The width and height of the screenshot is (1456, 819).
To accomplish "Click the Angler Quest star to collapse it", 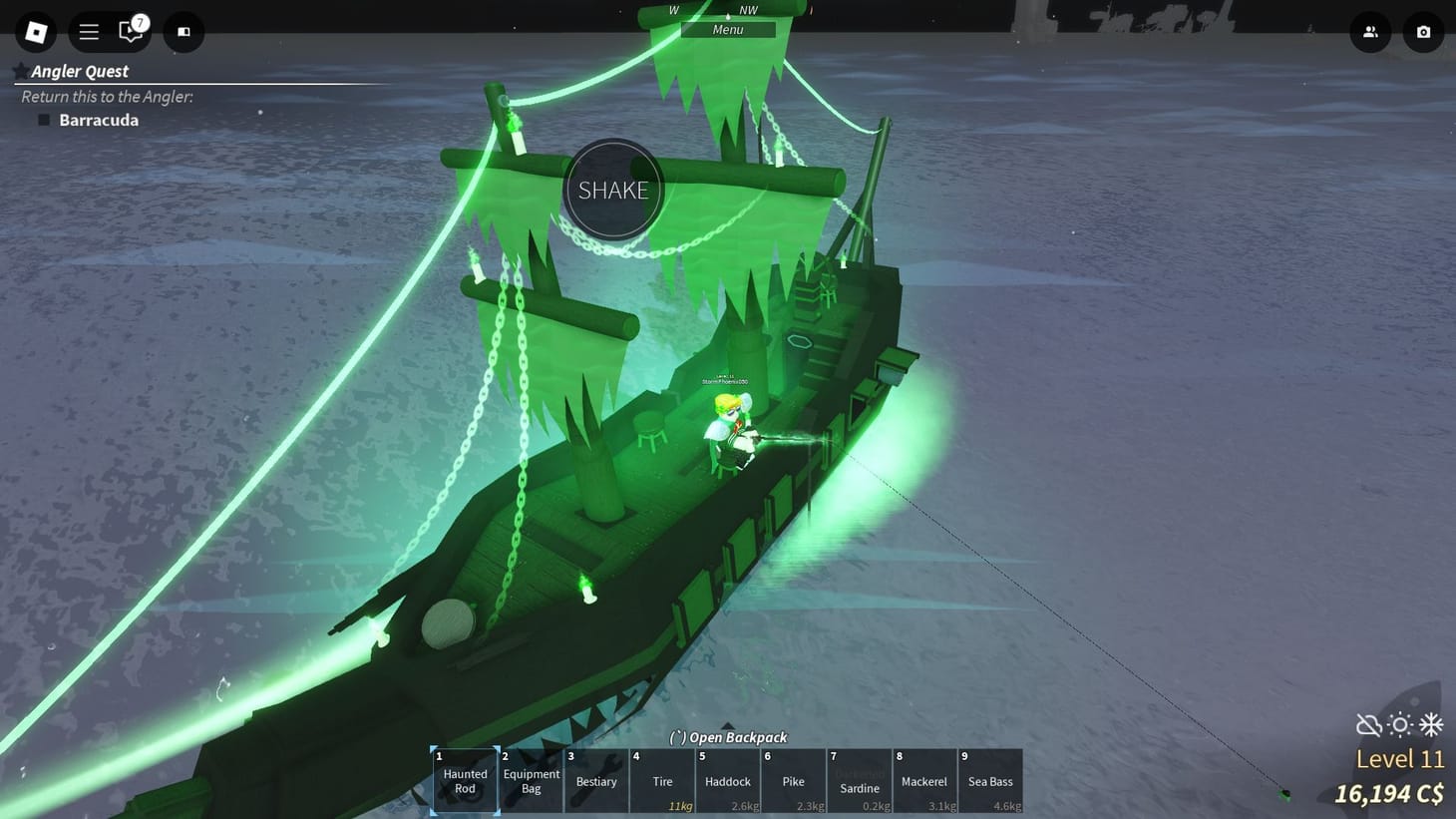I will [21, 69].
